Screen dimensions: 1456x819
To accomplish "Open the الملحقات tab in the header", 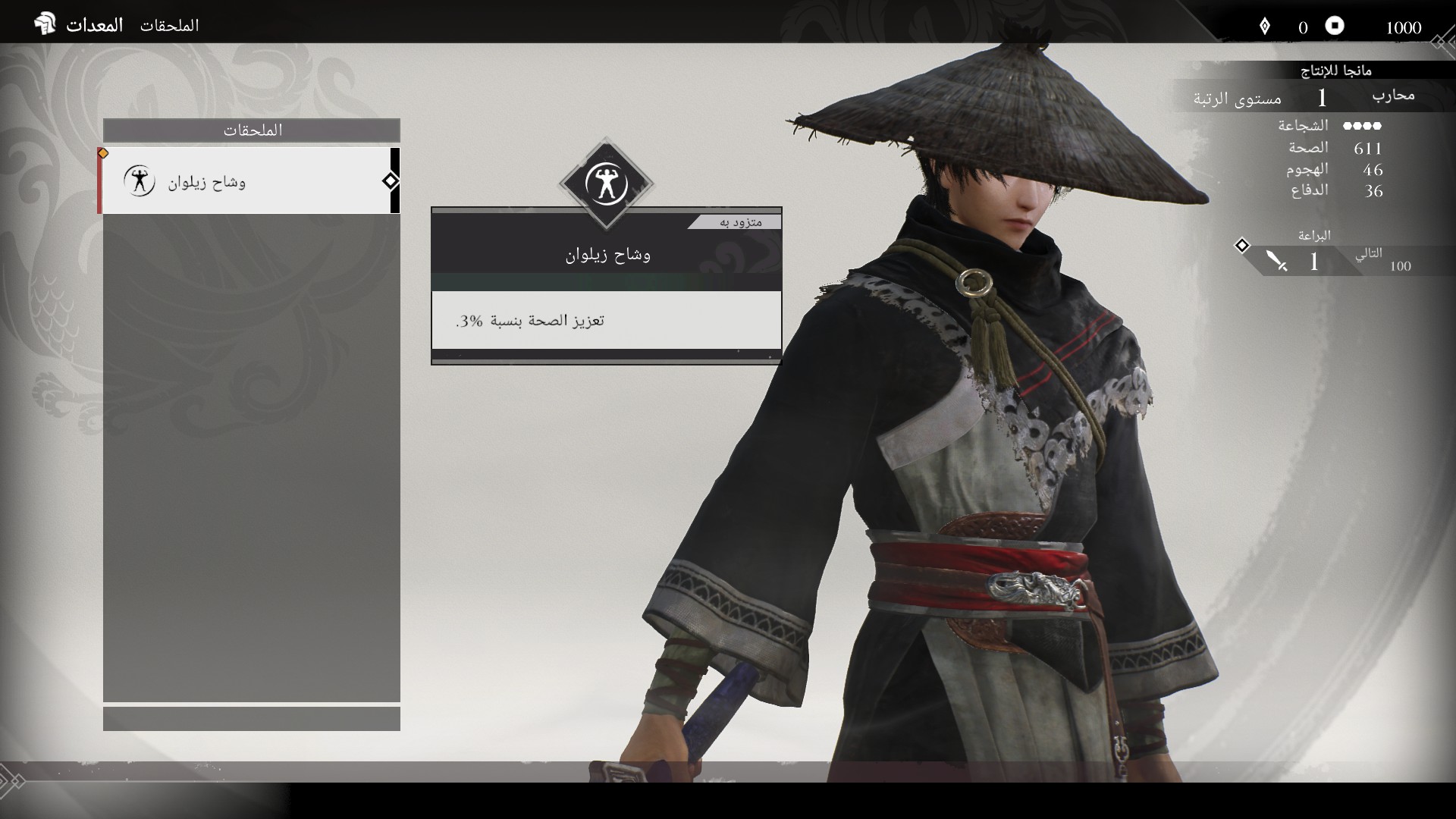I will coord(169,26).
